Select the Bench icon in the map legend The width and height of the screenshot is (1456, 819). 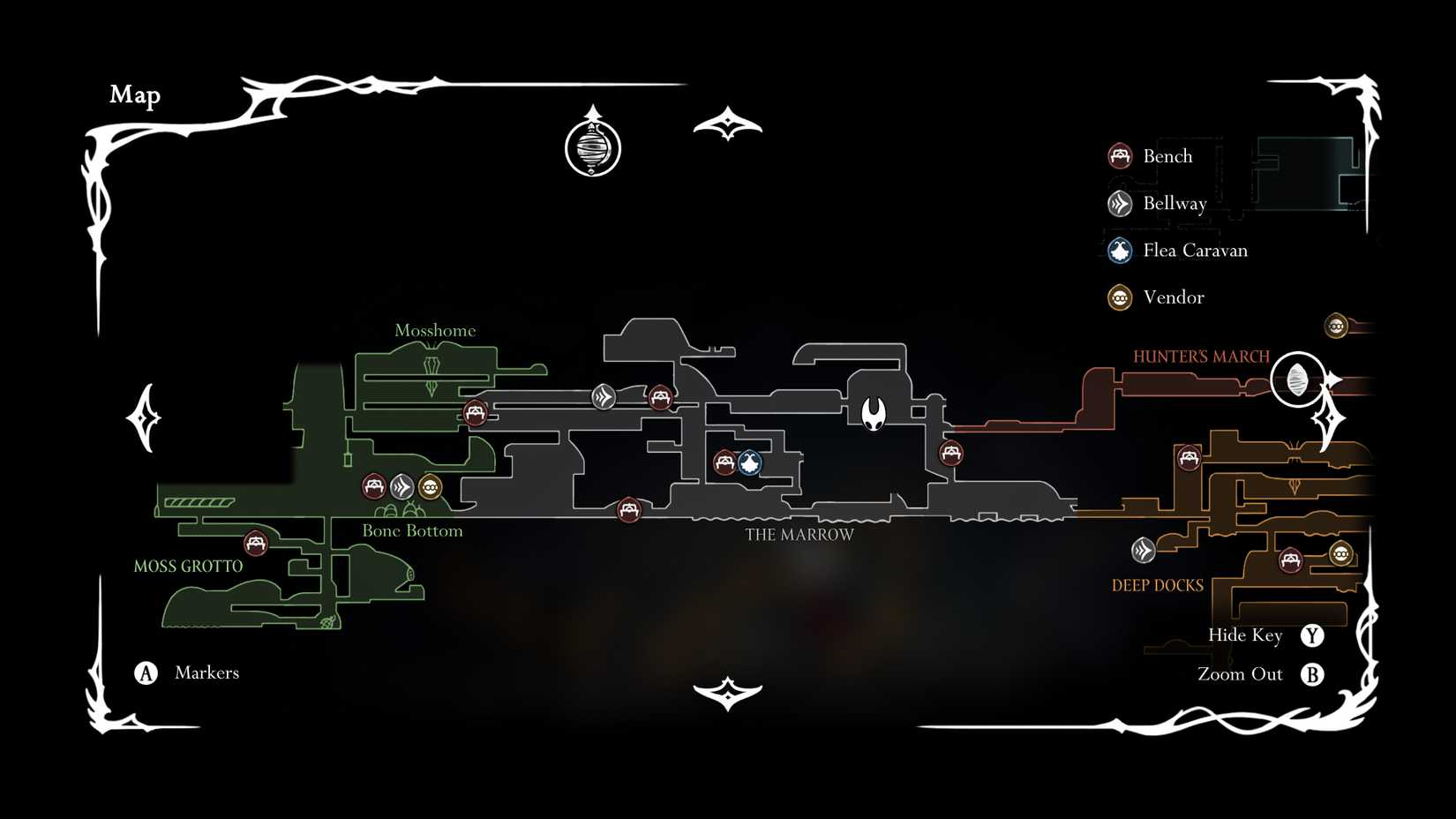(1120, 155)
